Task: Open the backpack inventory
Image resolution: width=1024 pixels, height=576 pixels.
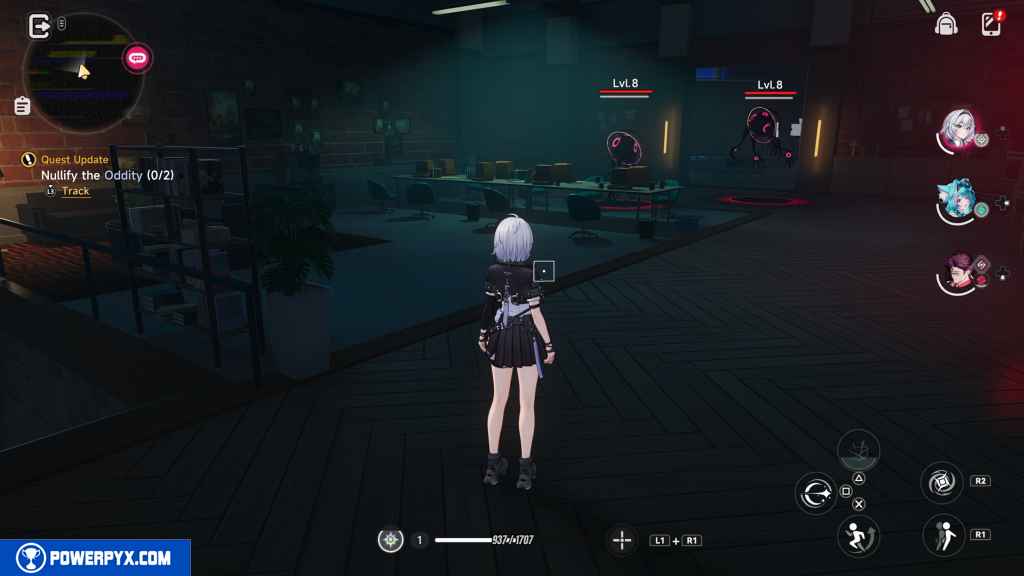Action: click(x=945, y=25)
